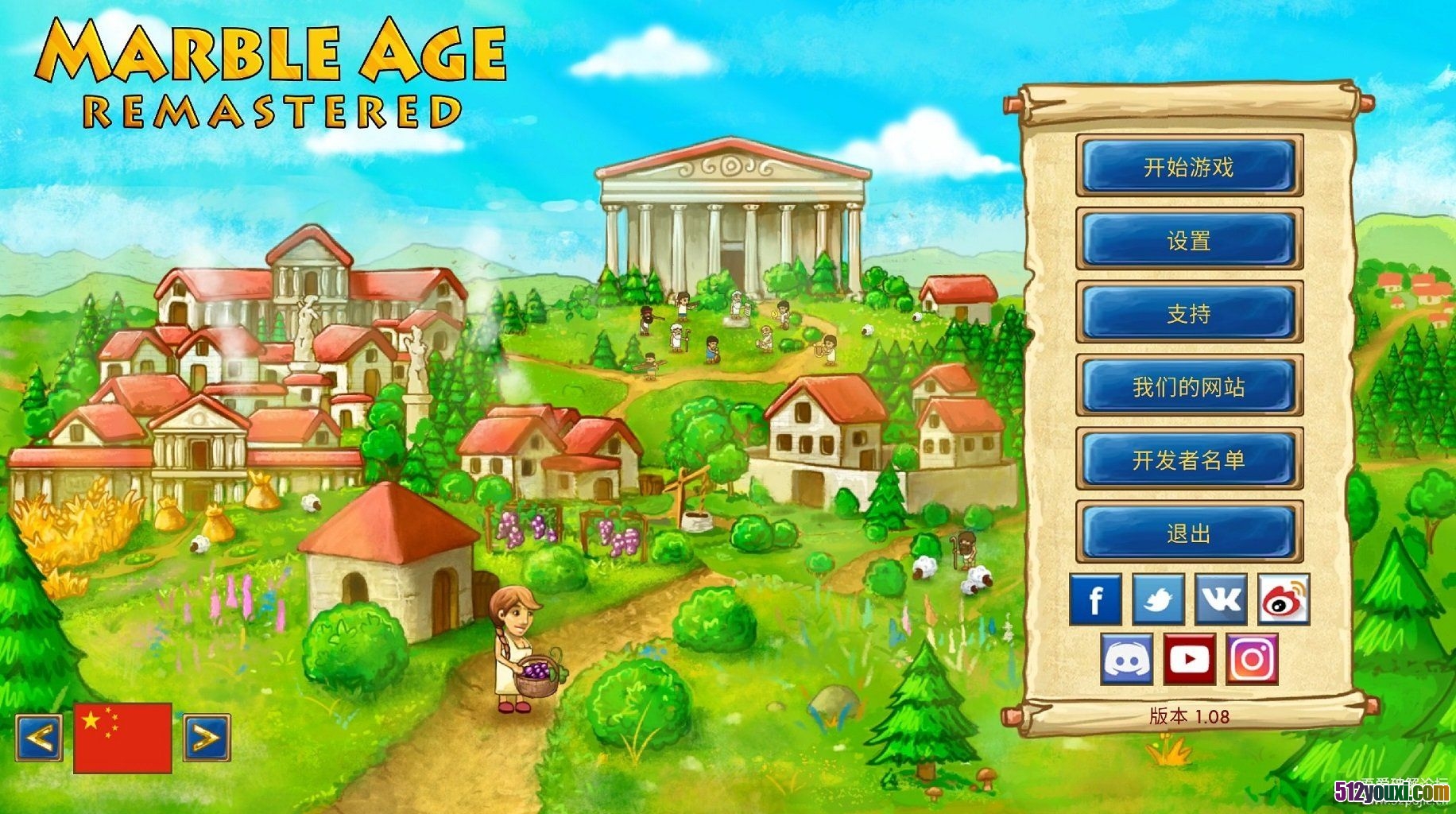This screenshot has height=814, width=1456.
Task: Open the Weibo icon link
Action: point(1284,599)
